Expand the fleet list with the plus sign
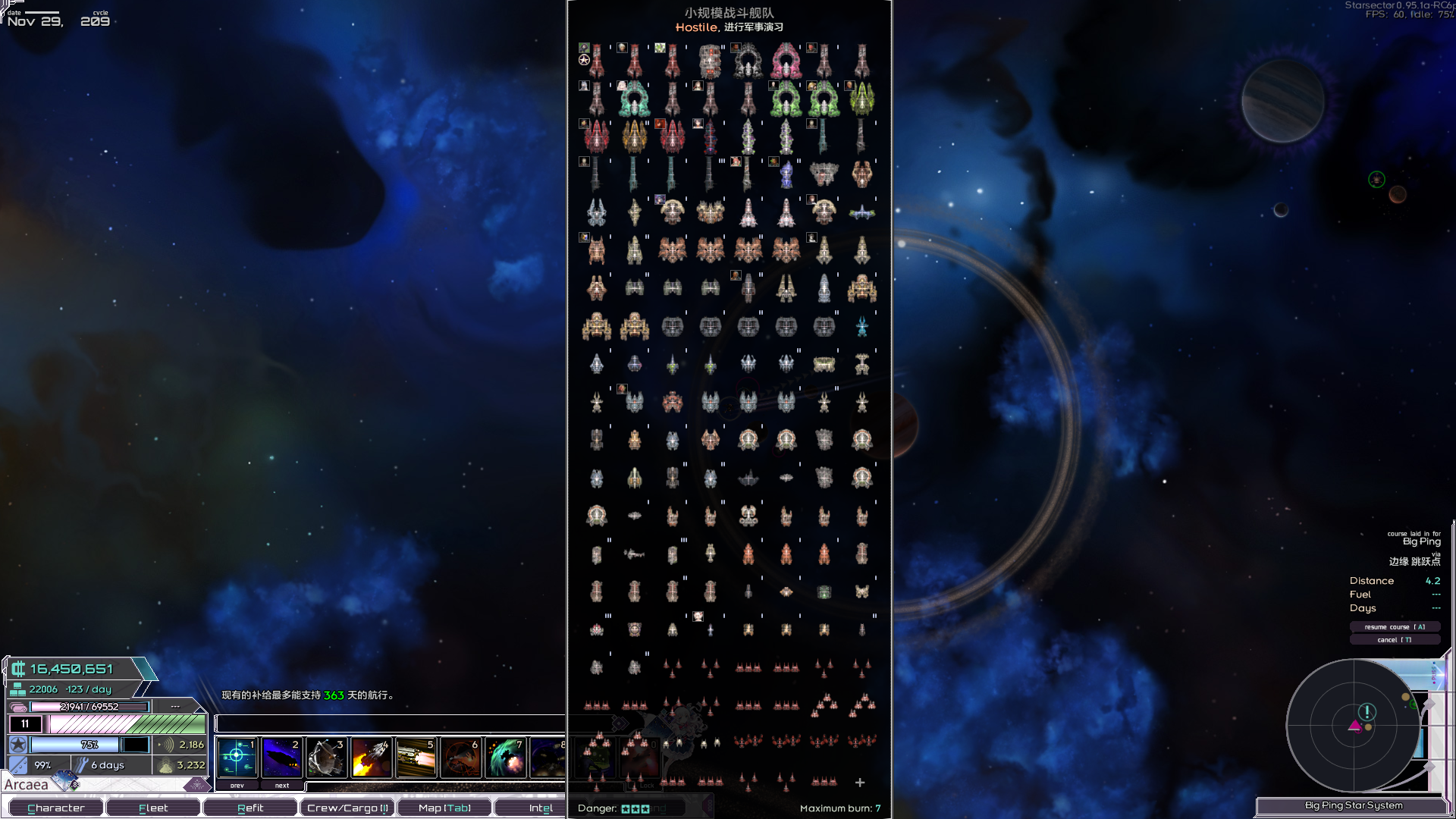The width and height of the screenshot is (1456, 819). point(860,782)
